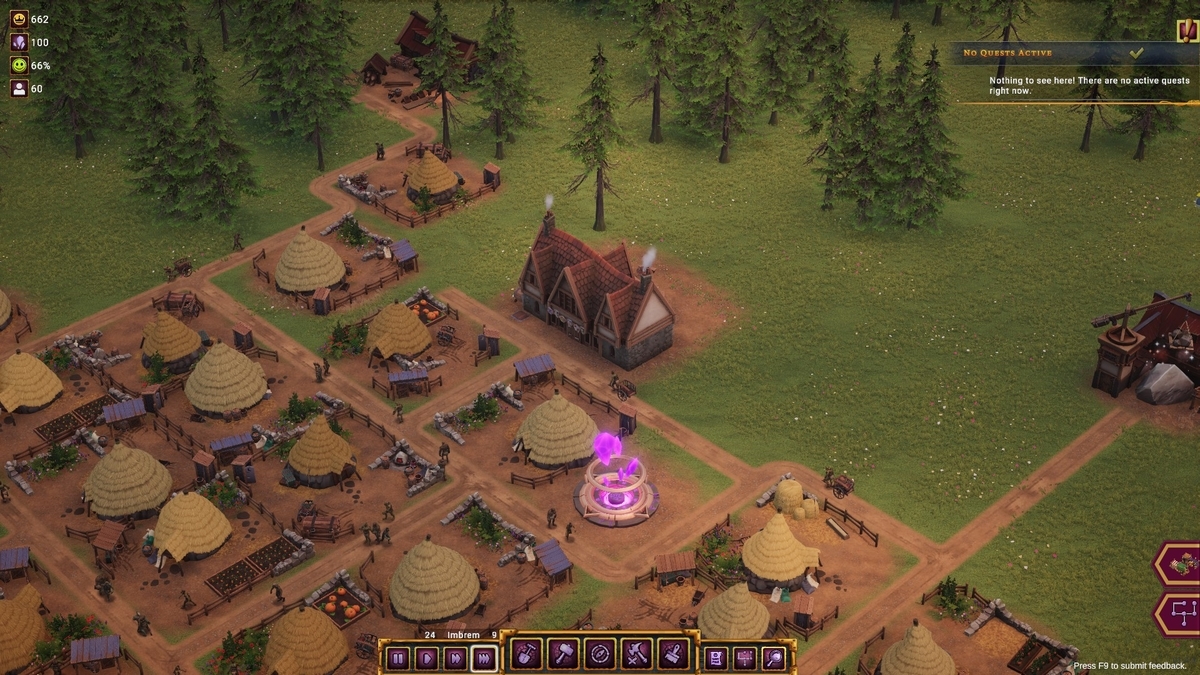
Task: Click the signpost icon button
Action: click(x=745, y=657)
